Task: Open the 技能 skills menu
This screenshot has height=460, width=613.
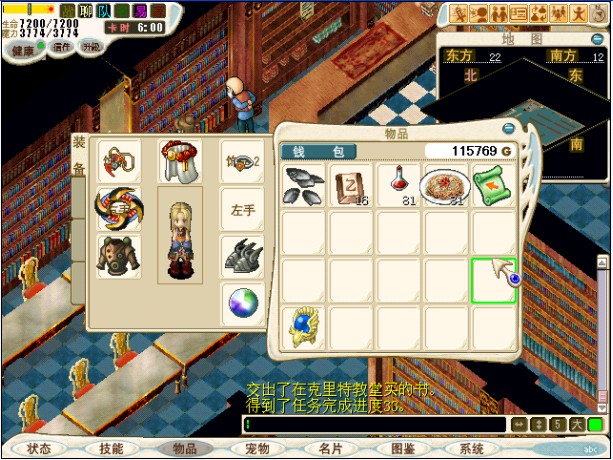Action: coord(112,449)
